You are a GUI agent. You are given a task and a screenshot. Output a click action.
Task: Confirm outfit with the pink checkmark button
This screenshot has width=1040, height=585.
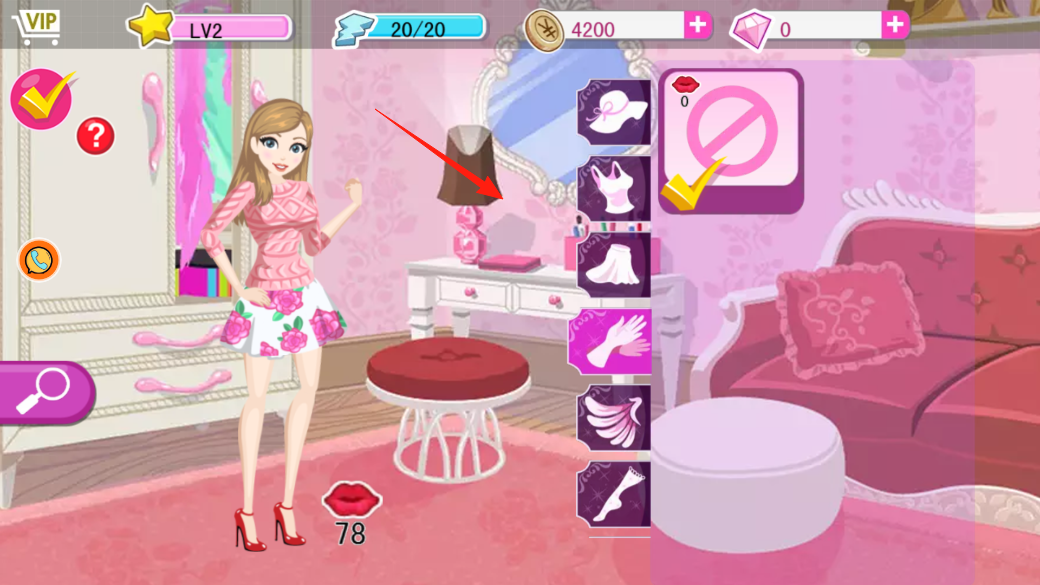click(42, 98)
